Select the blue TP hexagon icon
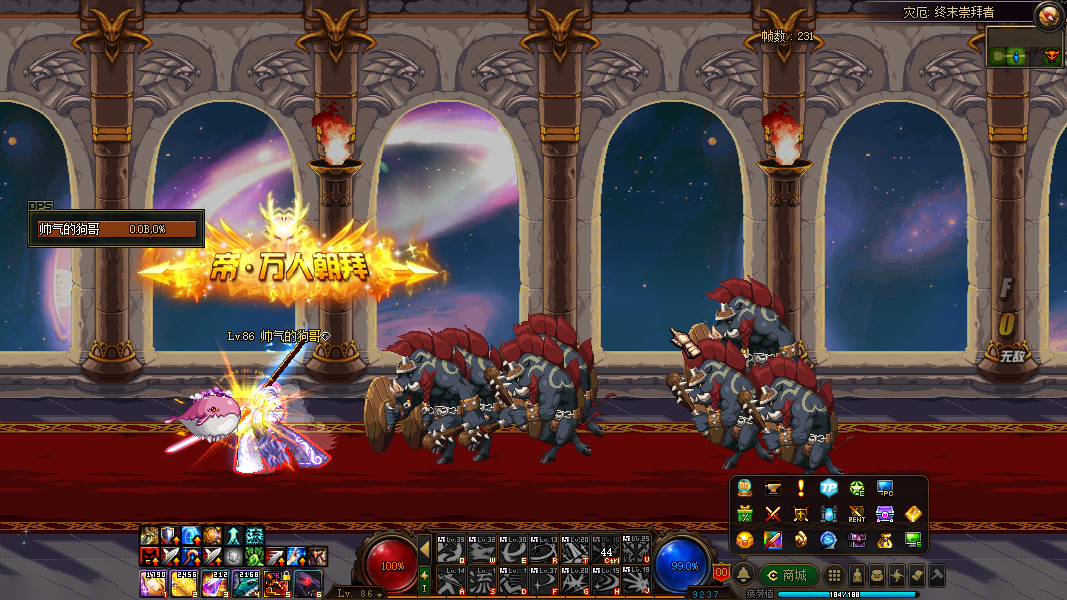Viewport: 1067px width, 600px height. (828, 488)
